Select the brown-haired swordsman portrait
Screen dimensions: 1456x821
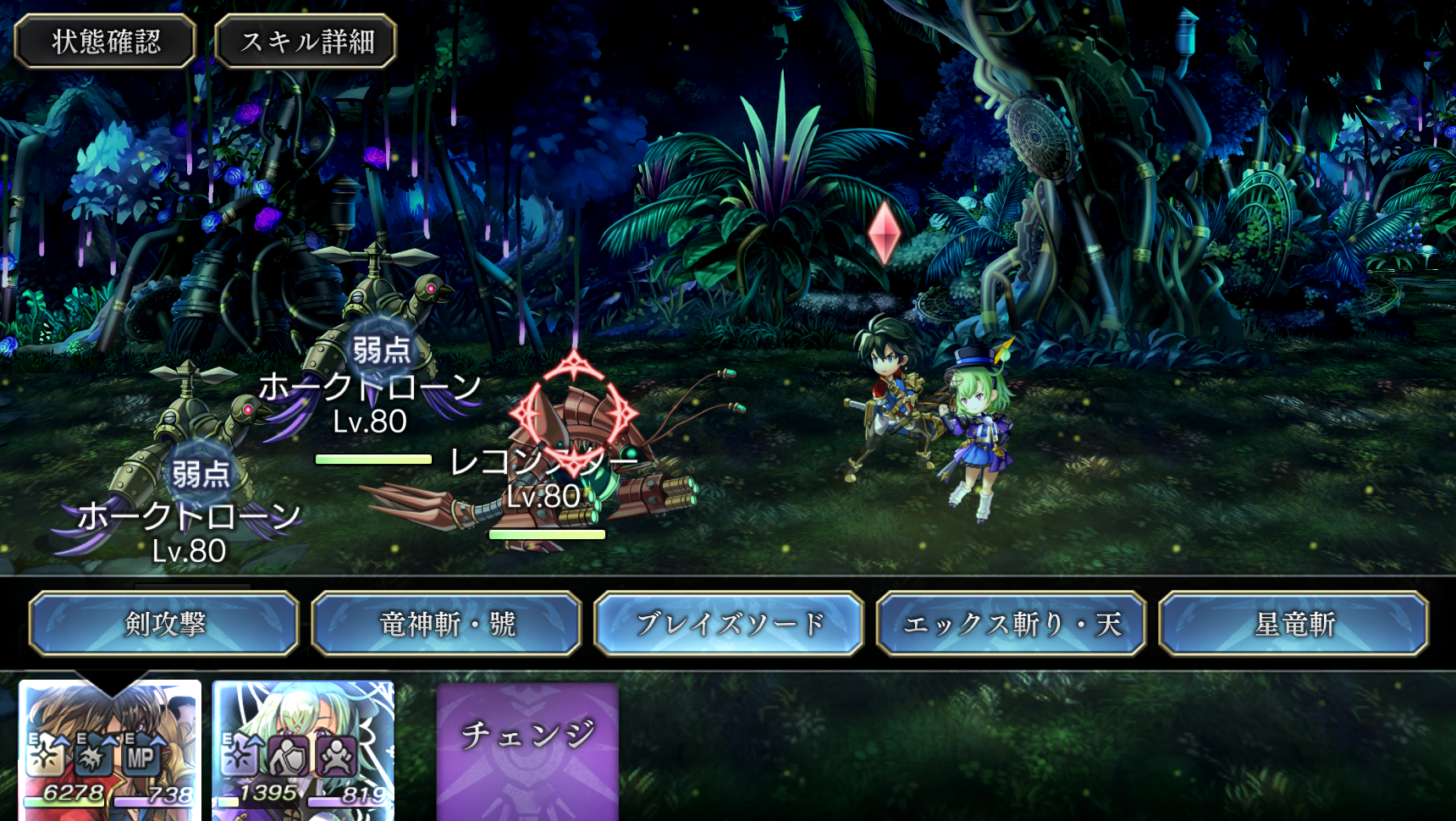coord(110,749)
